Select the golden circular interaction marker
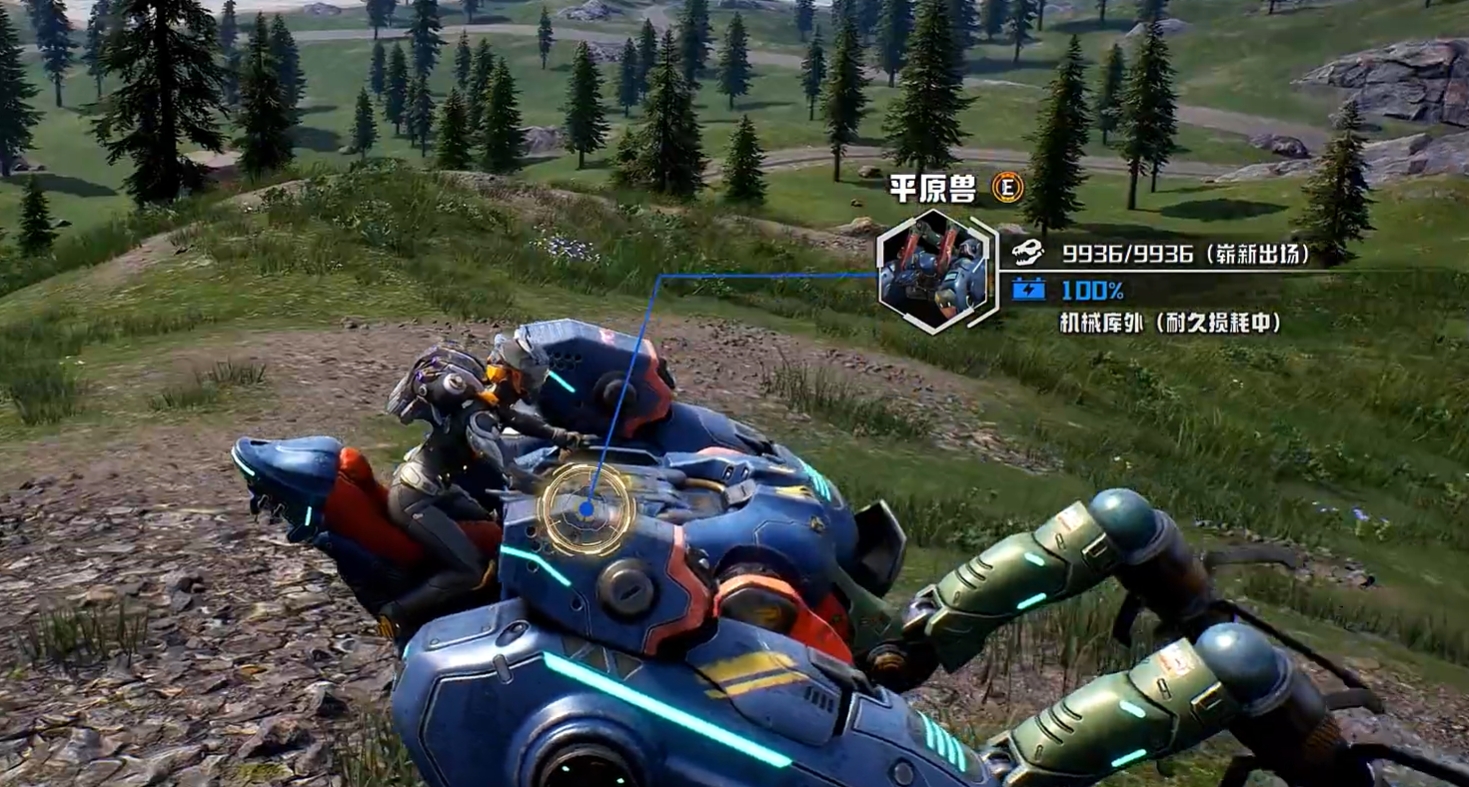 point(585,509)
